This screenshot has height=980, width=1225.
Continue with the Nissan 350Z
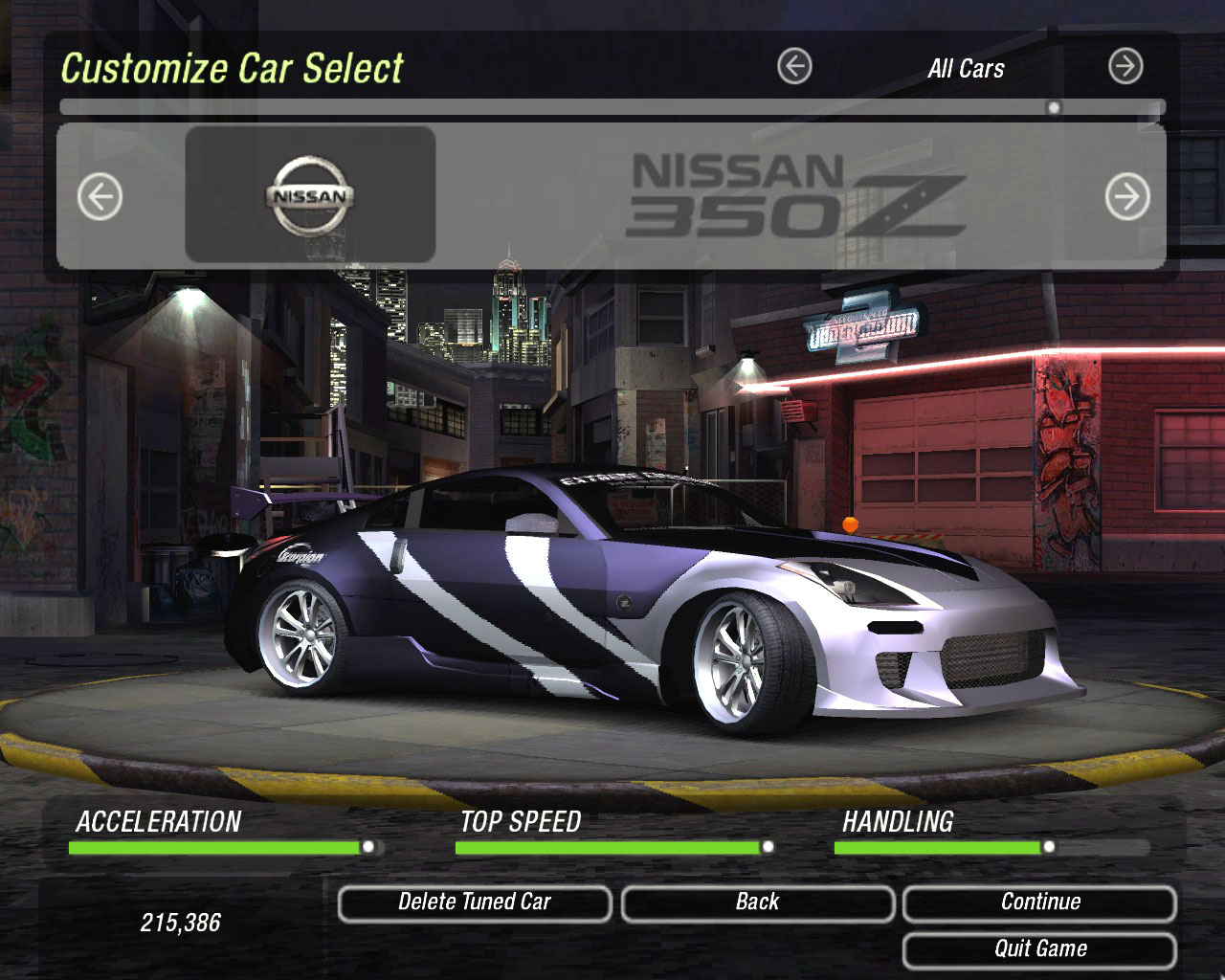[1039, 902]
